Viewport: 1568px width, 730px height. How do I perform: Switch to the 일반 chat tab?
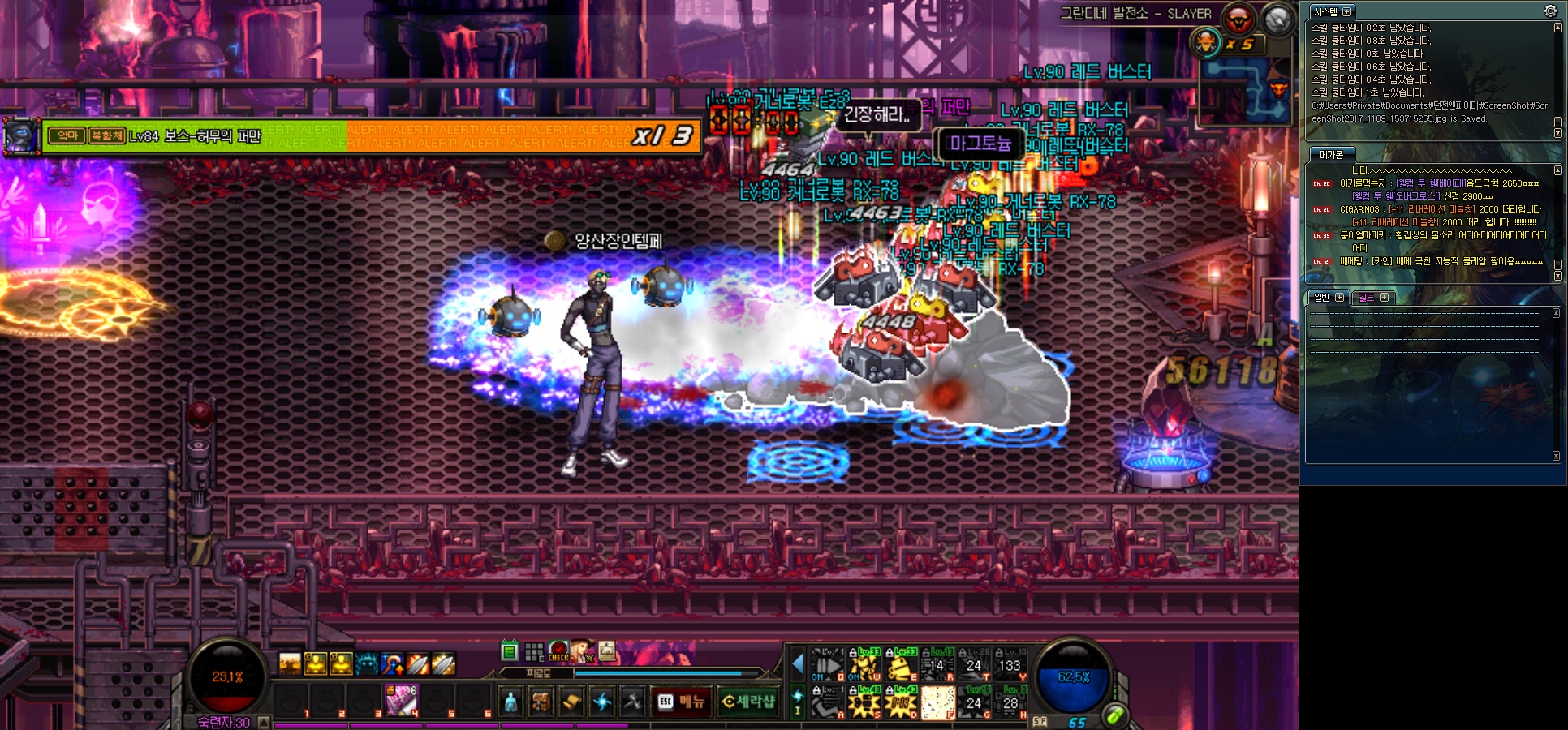(x=1323, y=298)
